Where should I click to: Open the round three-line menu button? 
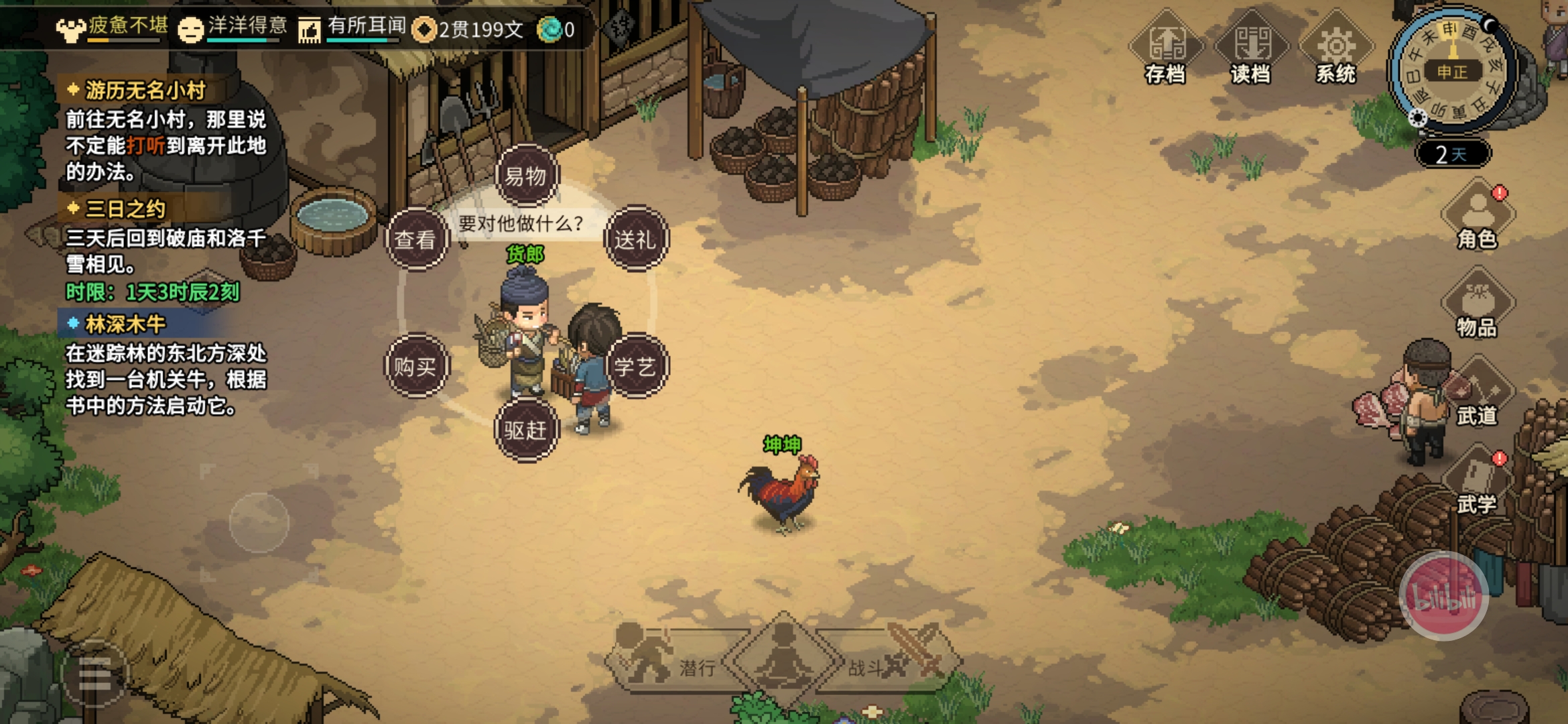(94, 674)
